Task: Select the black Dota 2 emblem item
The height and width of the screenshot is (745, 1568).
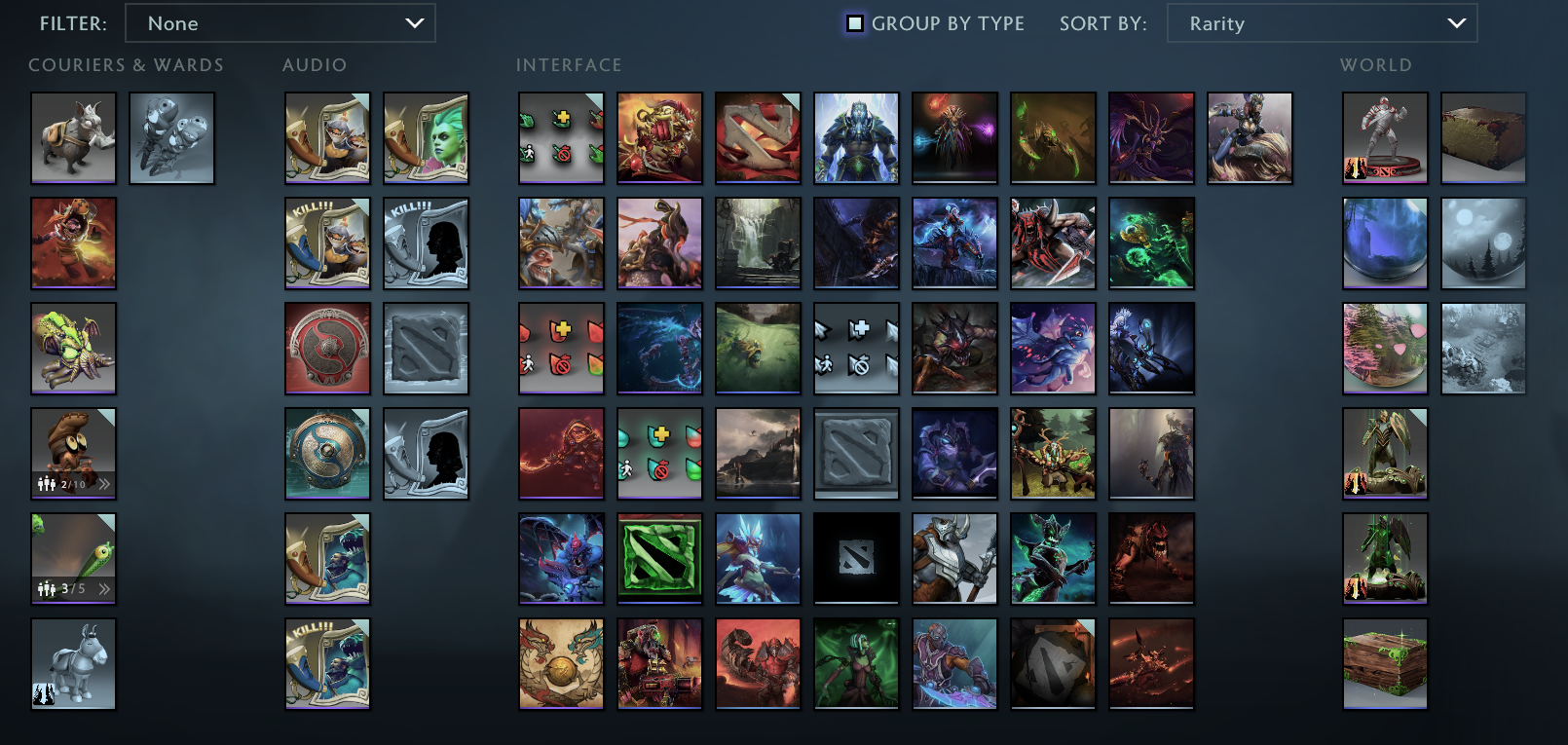Action: [x=856, y=558]
